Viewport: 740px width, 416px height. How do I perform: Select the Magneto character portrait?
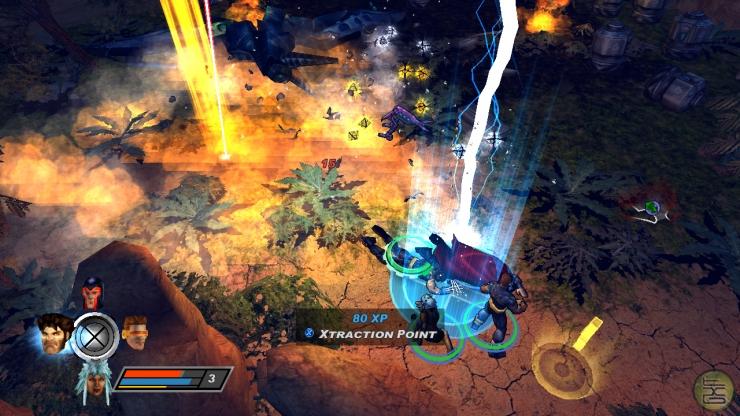pyautogui.click(x=93, y=294)
